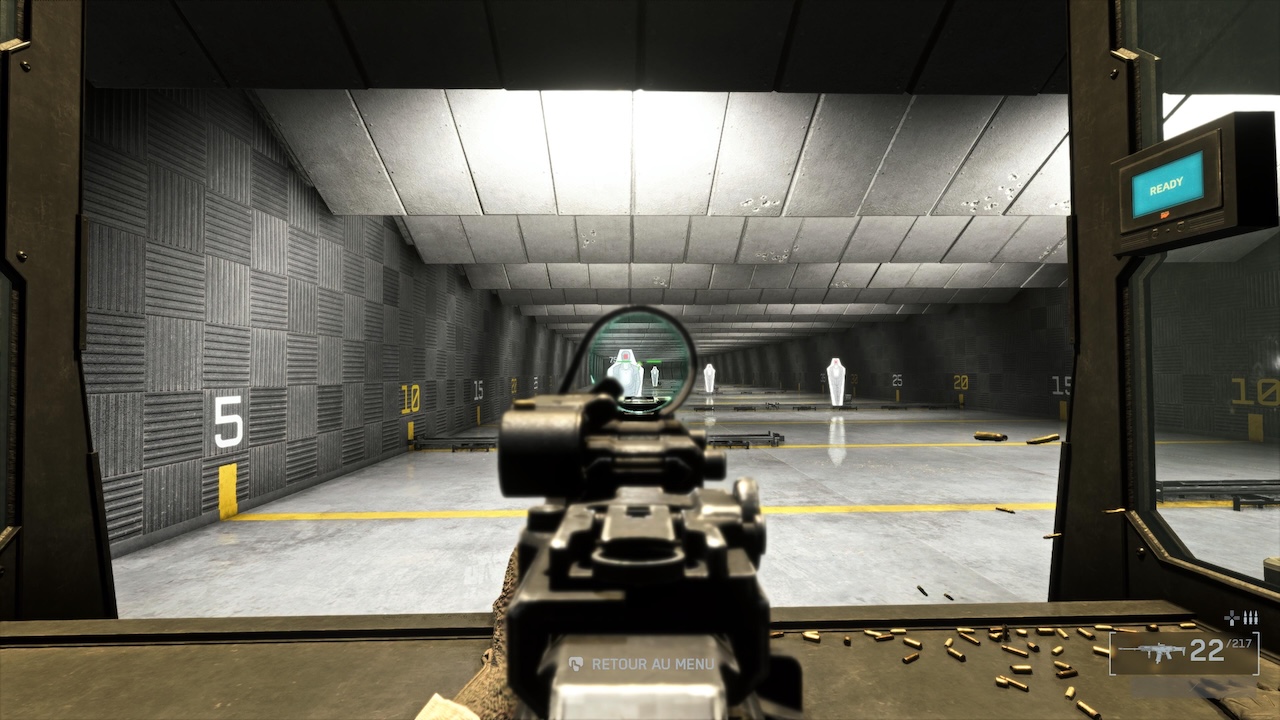Click the four-way d-pad indicator icon

[1232, 619]
